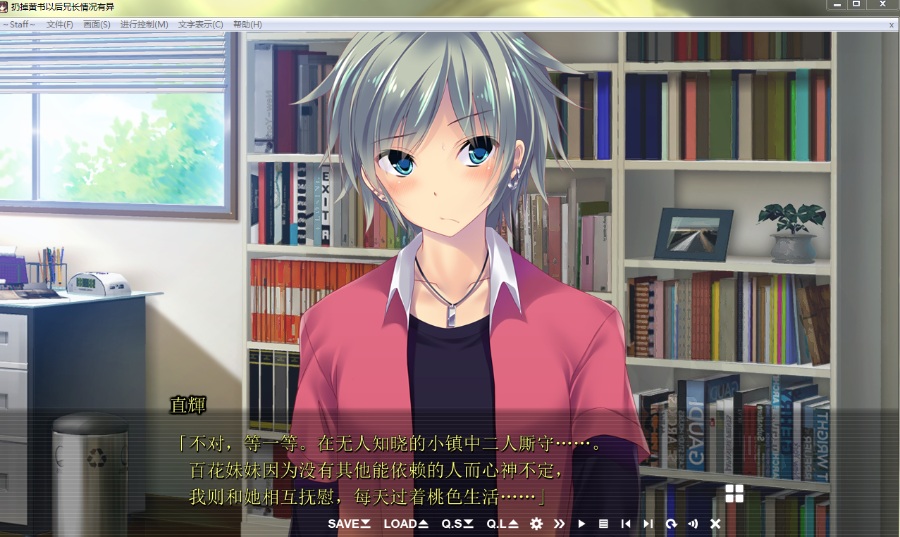Open the LOAD menu

pos(406,523)
